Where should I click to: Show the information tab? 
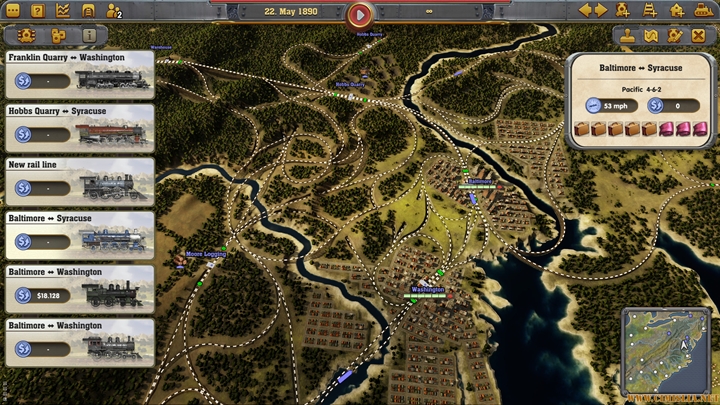pos(89,35)
